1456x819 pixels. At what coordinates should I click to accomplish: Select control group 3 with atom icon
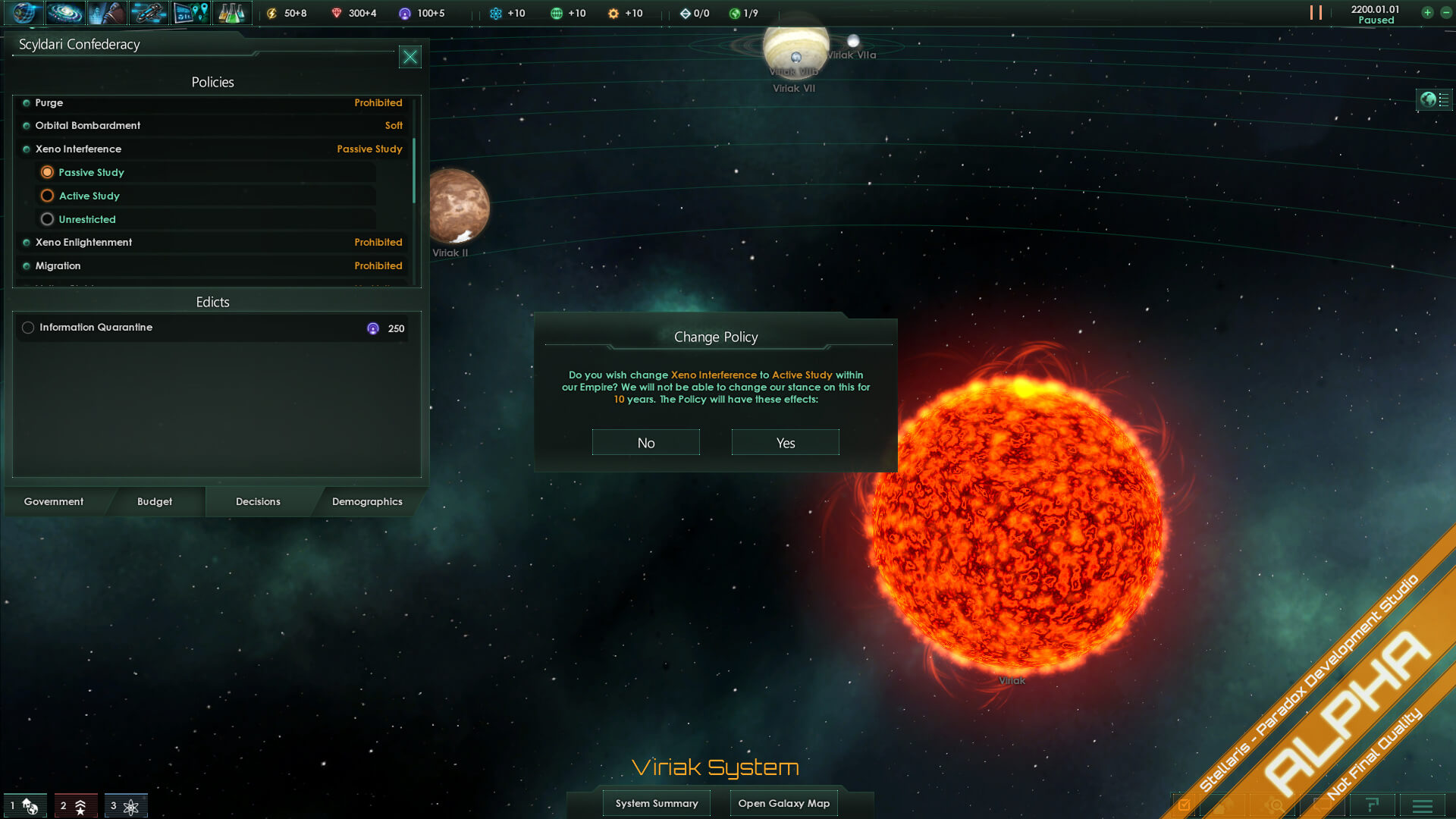125,805
